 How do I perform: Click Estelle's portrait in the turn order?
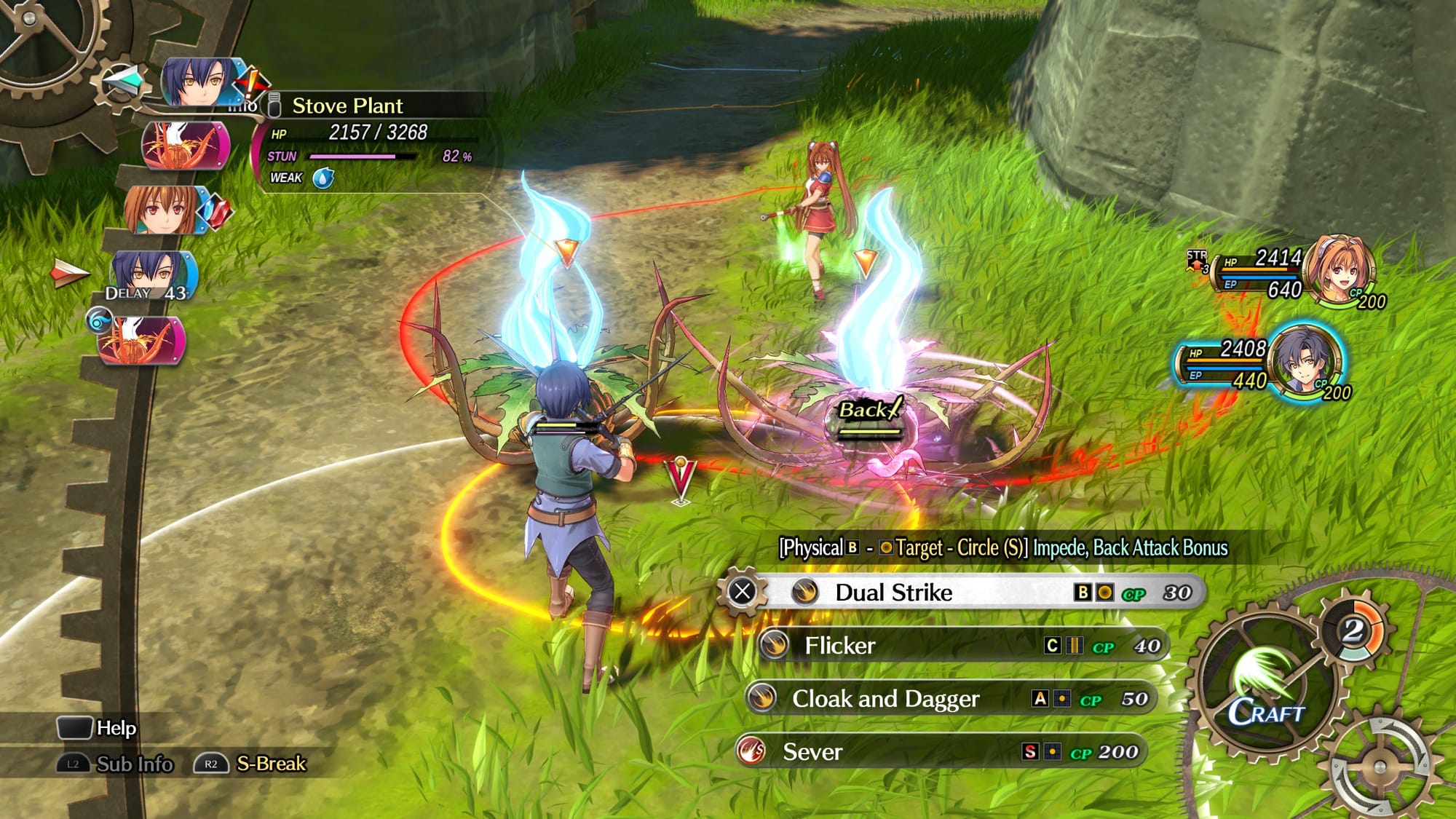(x=162, y=210)
